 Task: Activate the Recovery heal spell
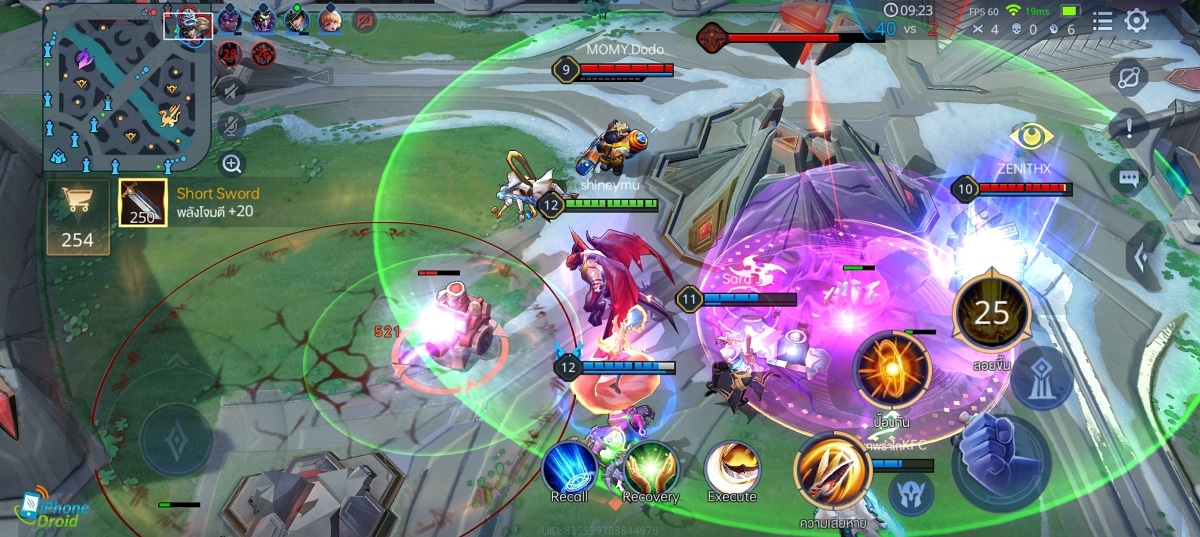click(x=651, y=467)
